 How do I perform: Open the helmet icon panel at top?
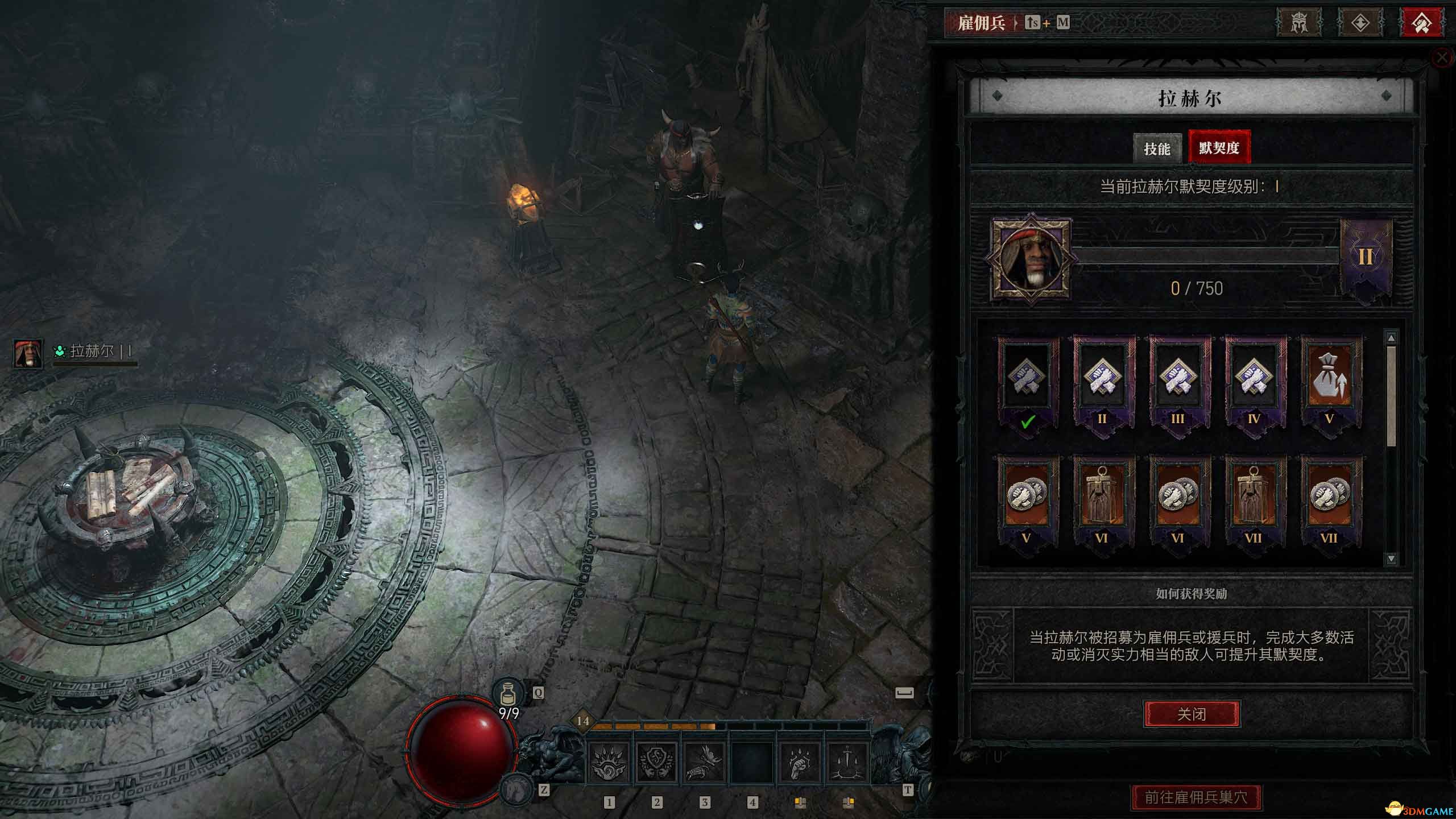(1298, 23)
